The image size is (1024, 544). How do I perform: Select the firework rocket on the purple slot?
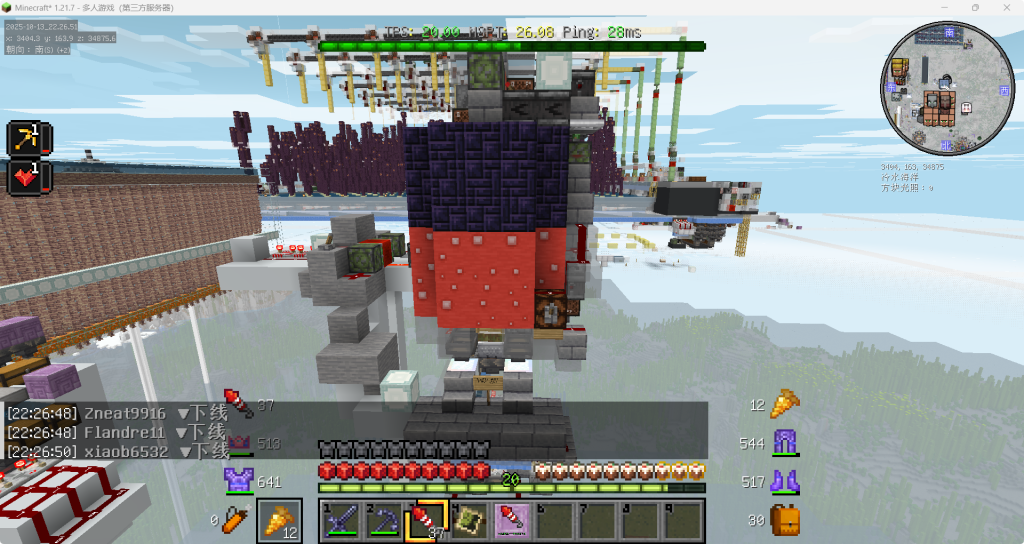[x=512, y=520]
